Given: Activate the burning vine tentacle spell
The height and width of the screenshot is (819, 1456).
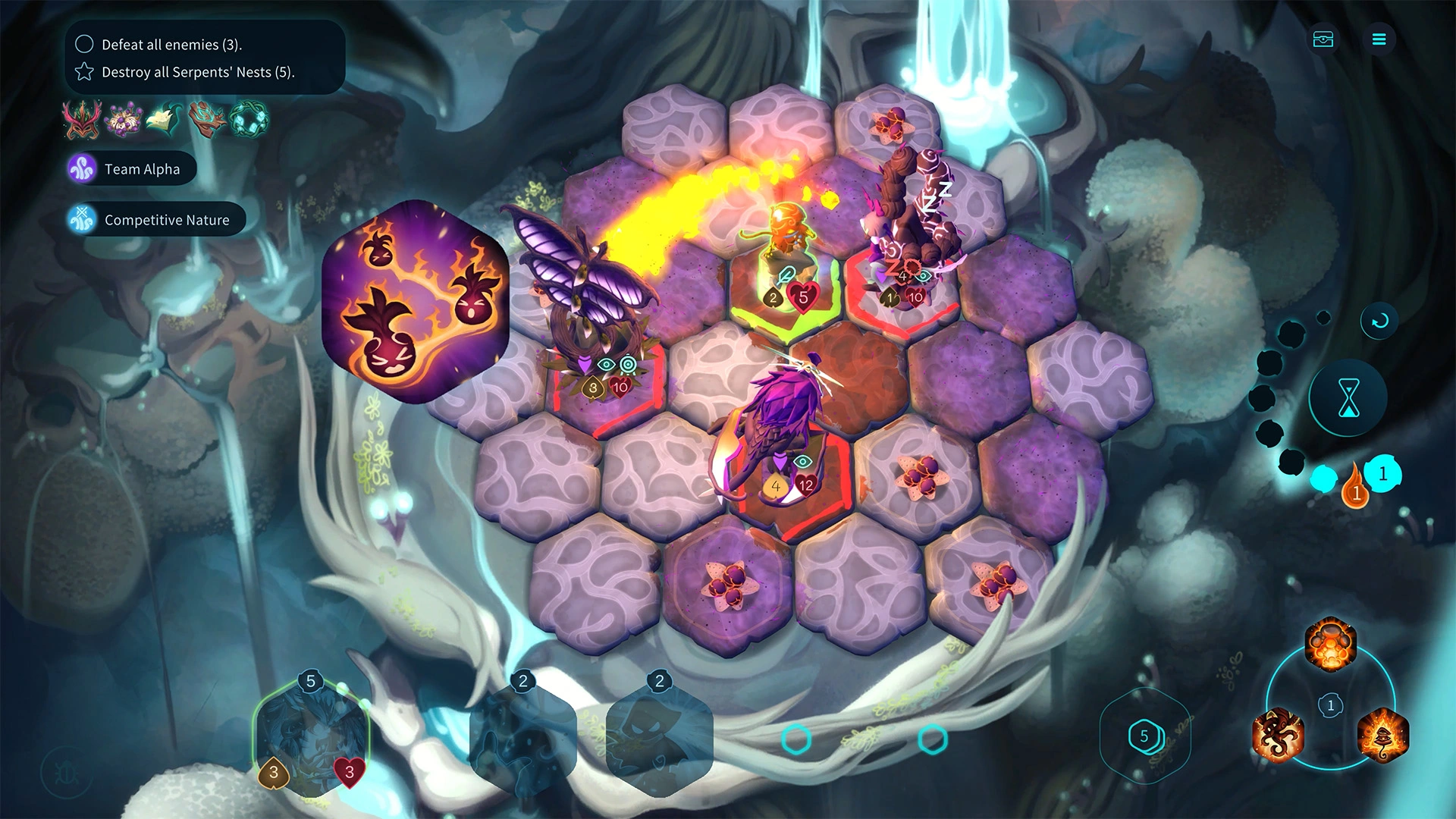Looking at the screenshot, I should [1279, 734].
